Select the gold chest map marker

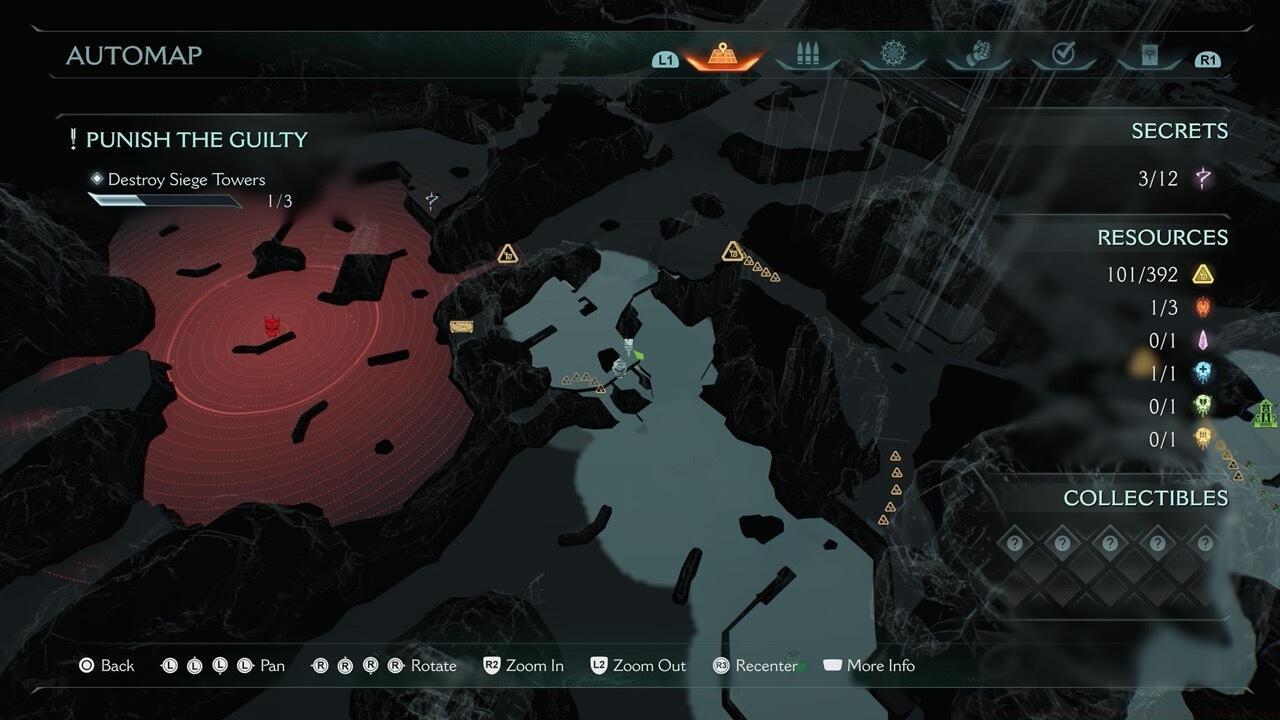(x=460, y=327)
